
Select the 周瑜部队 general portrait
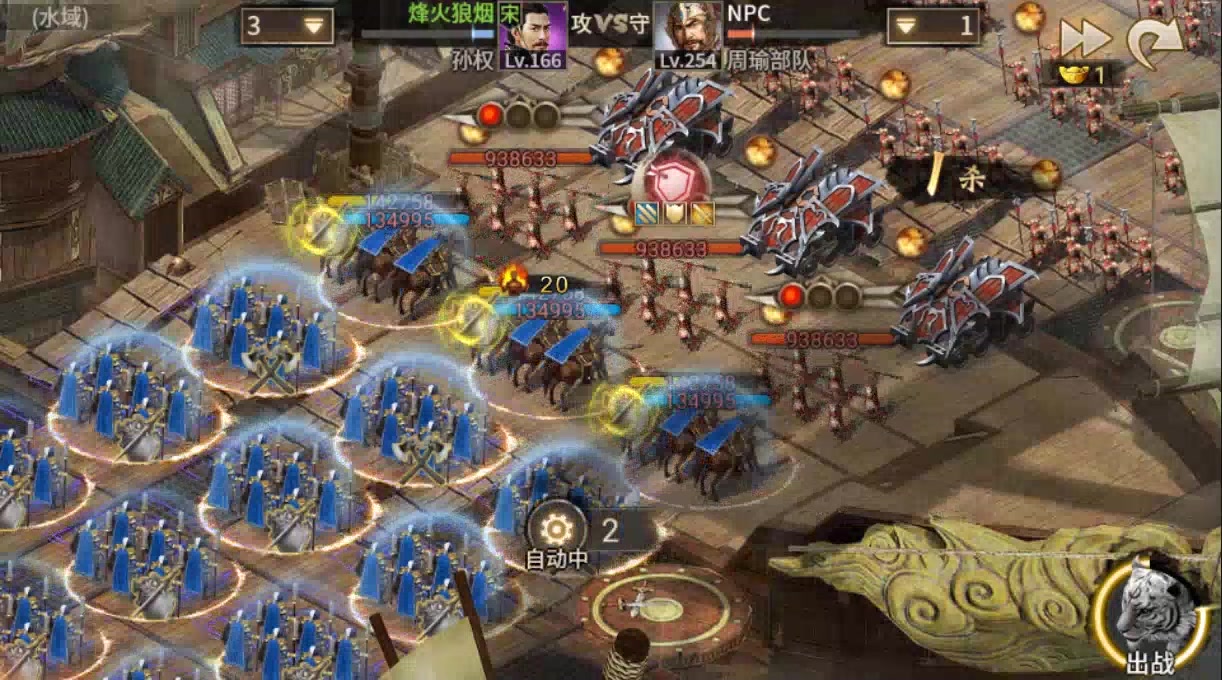[688, 35]
